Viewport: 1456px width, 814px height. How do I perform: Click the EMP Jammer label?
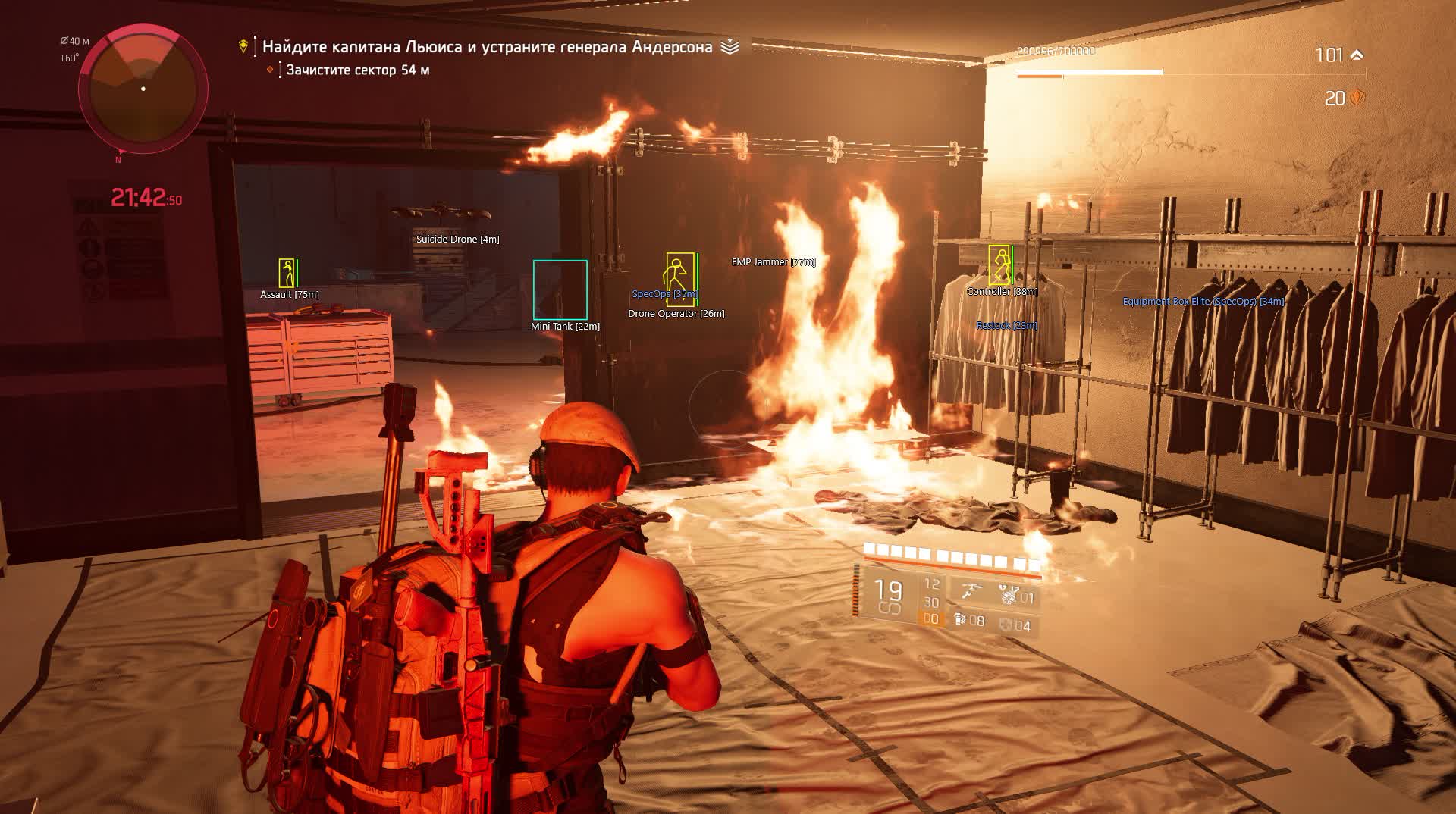[x=772, y=262]
